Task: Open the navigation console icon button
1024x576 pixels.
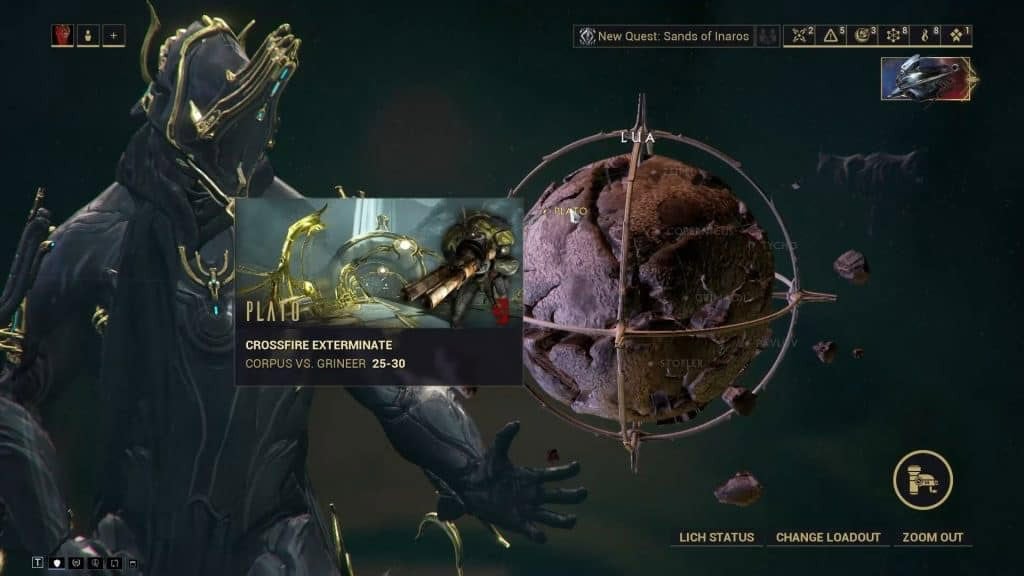Action: (x=922, y=479)
